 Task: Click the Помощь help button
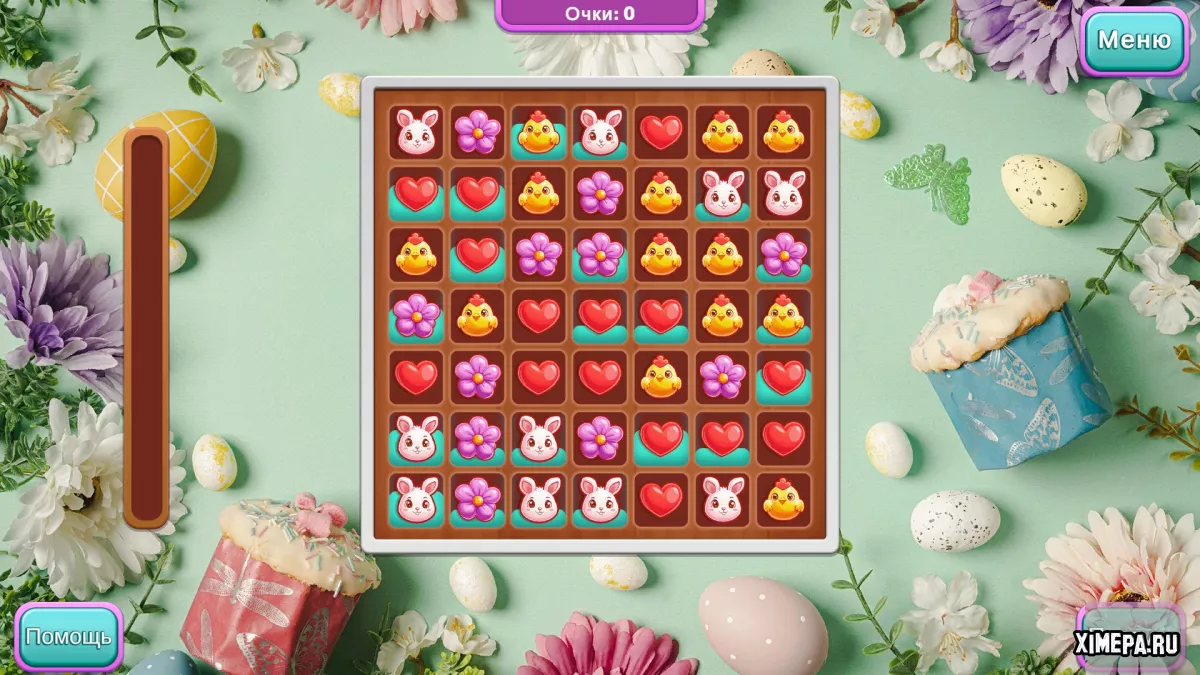68,636
